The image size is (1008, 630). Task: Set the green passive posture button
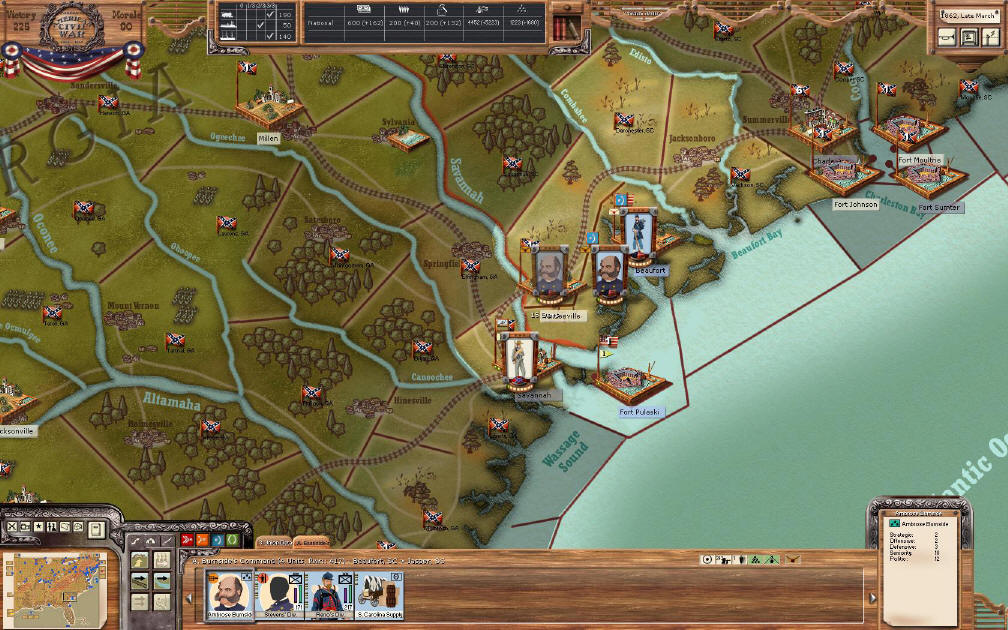click(x=231, y=540)
